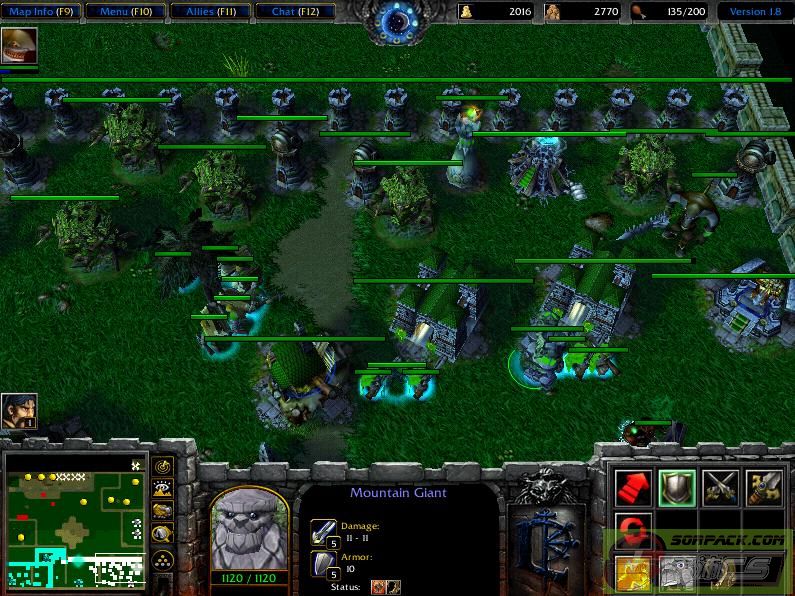Toggle minimap ally color mode button

click(162, 510)
